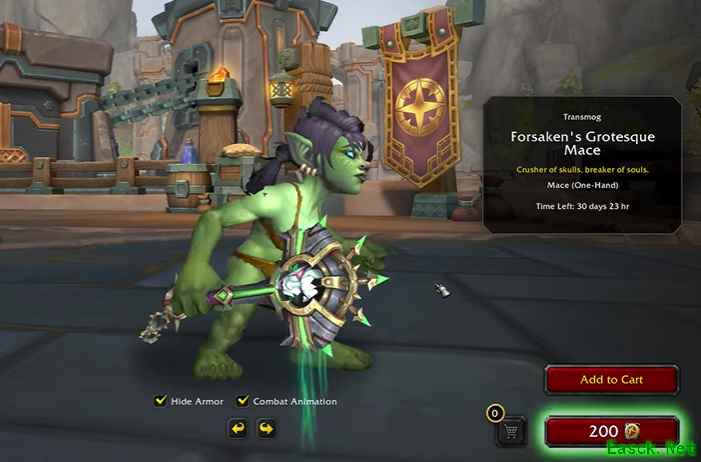Buy the mace for 200 currency
Viewport: 701px width, 462px height.
tap(611, 431)
